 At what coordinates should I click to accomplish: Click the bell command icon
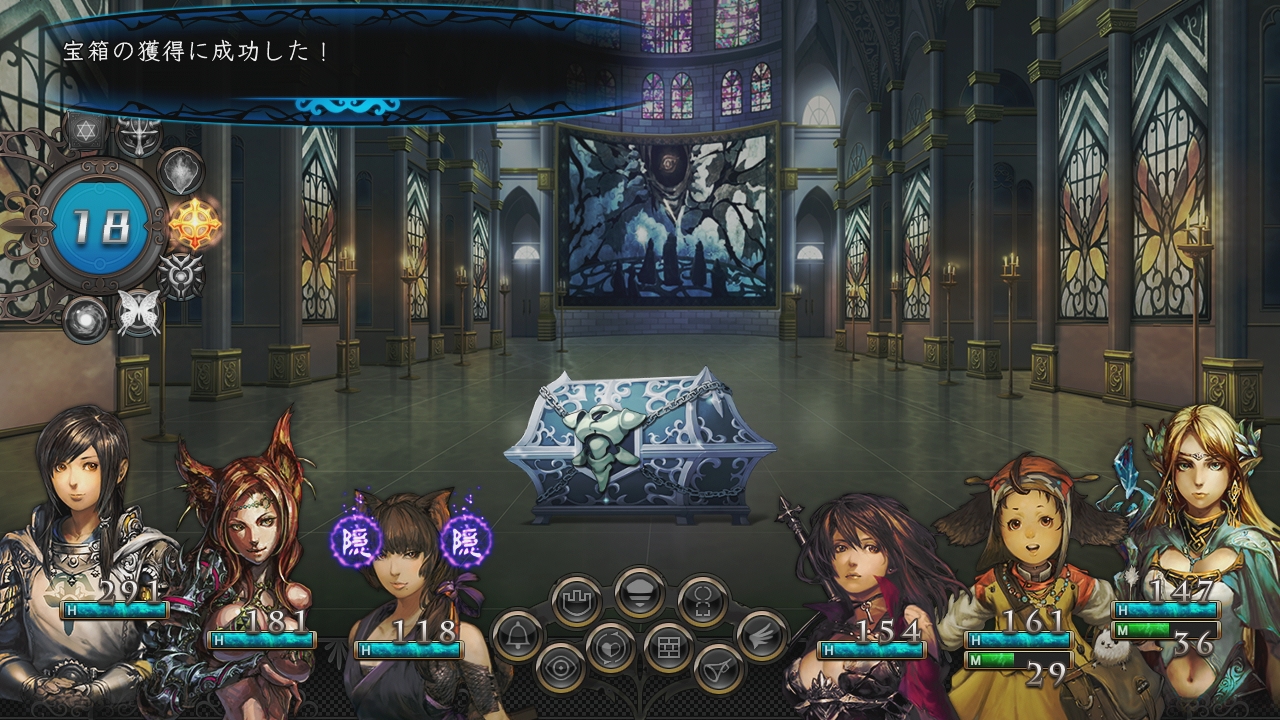(x=517, y=634)
